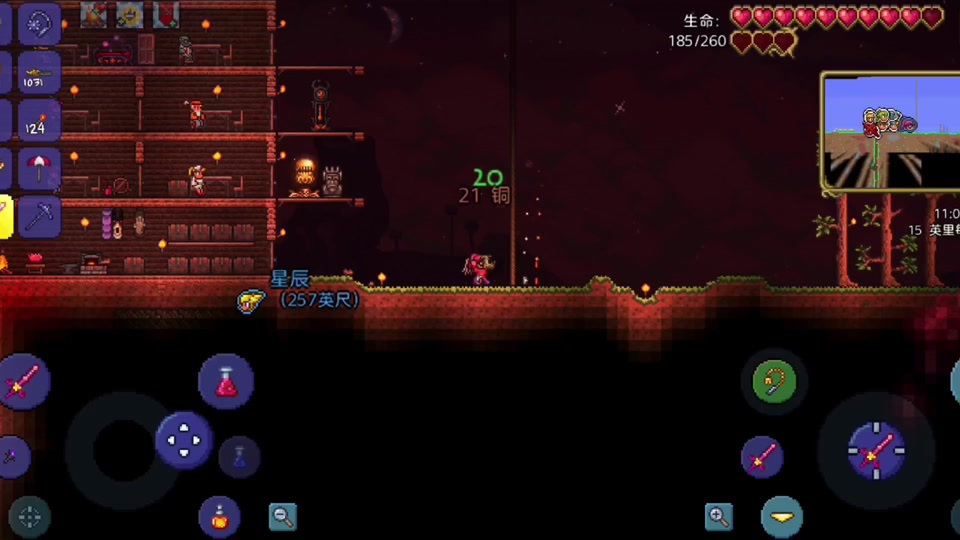Tap the large sword shortcut beside the joystick
Screen dimensions: 960x540
pyautogui.click(x=24, y=380)
